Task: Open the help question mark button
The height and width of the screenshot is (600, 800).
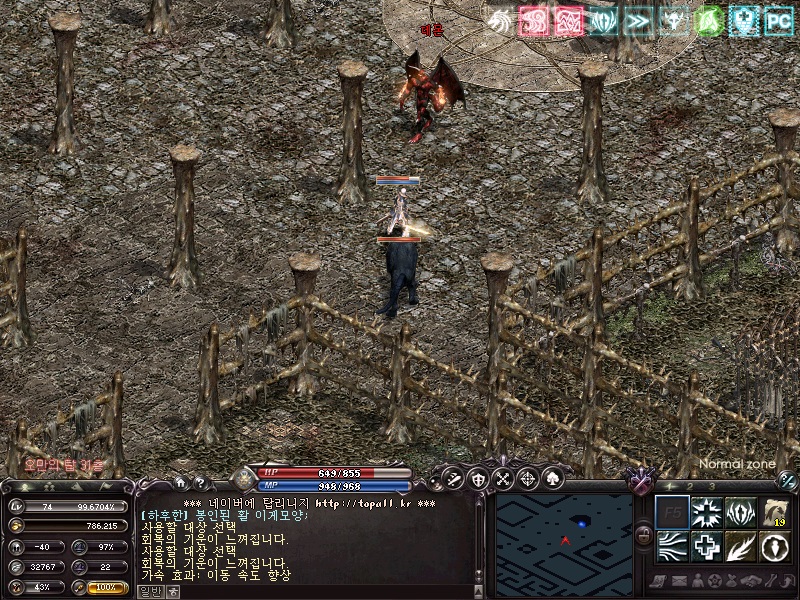Action: pos(202,482)
